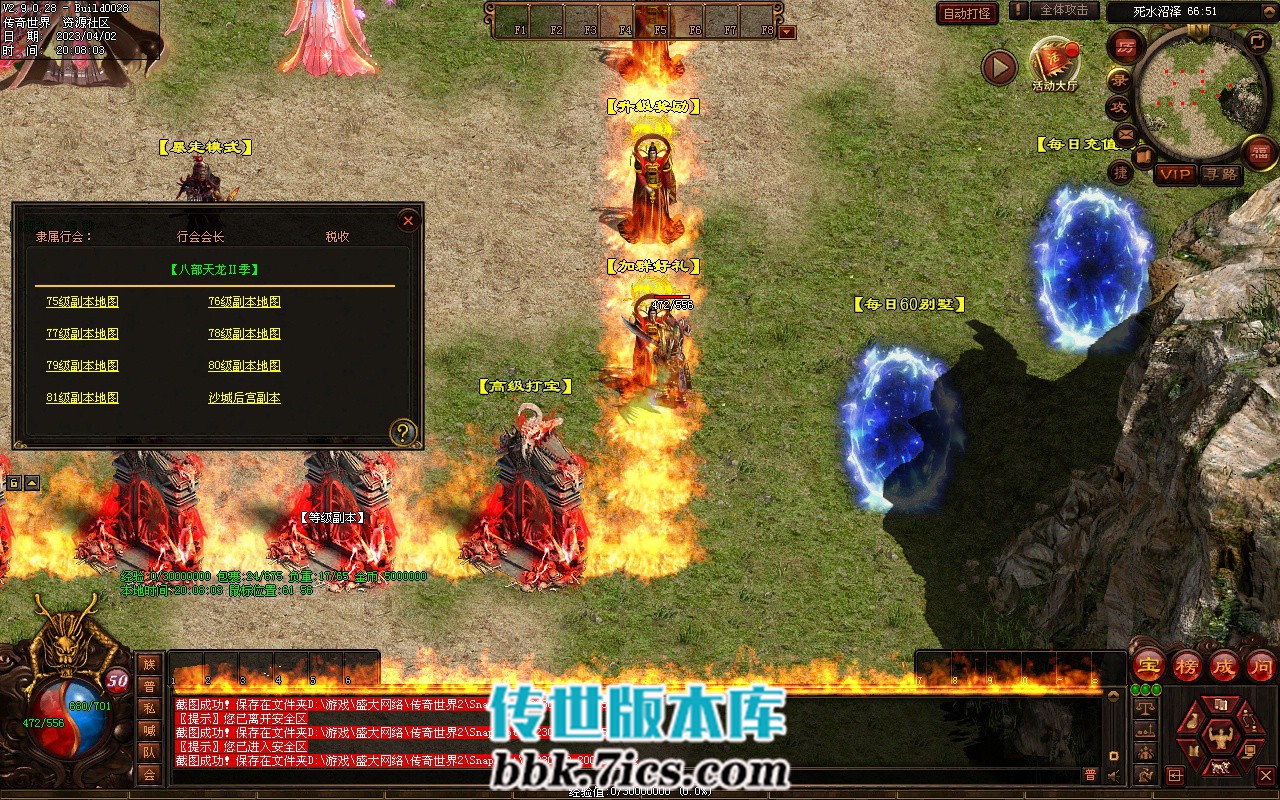Image resolution: width=1280 pixels, height=800 pixels.
Task: Select the 全体攻击 attack mode button
Action: [1064, 11]
